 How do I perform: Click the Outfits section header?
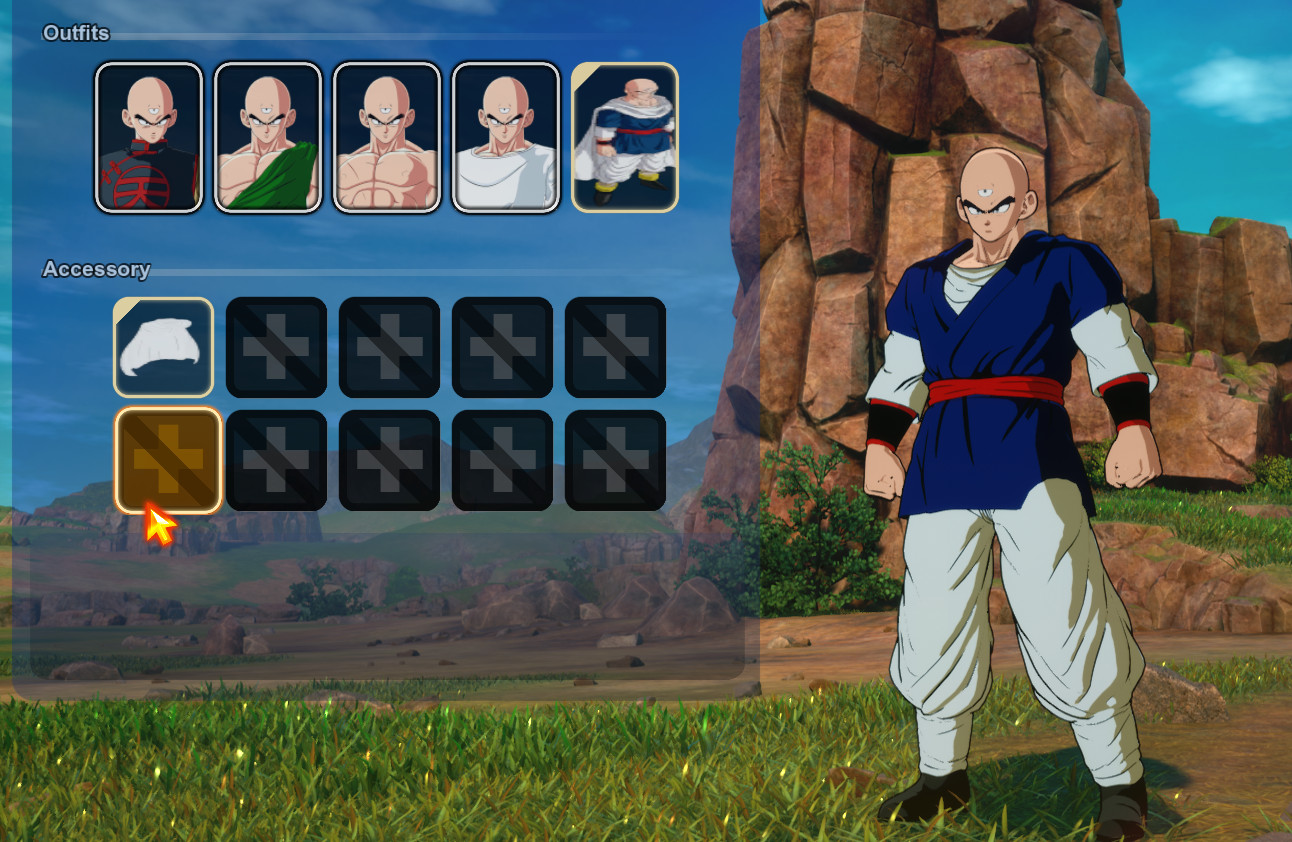coord(74,33)
